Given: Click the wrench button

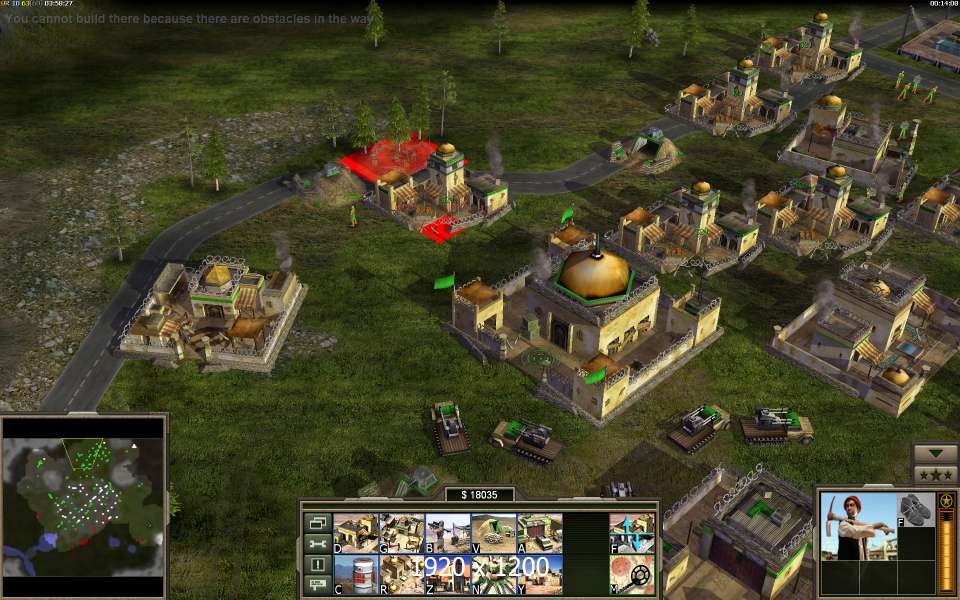Looking at the screenshot, I should (317, 543).
